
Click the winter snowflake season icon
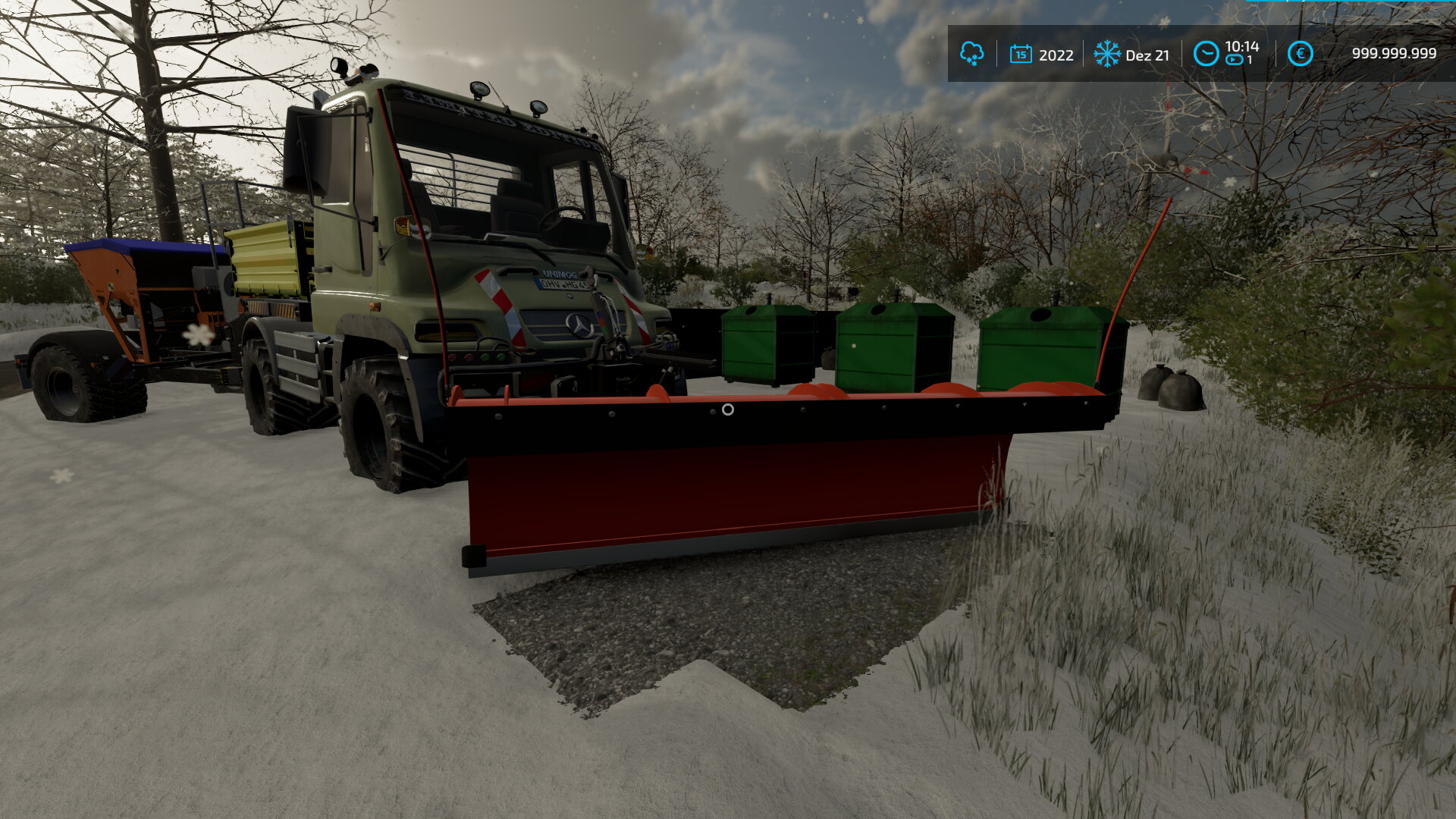pyautogui.click(x=1106, y=54)
